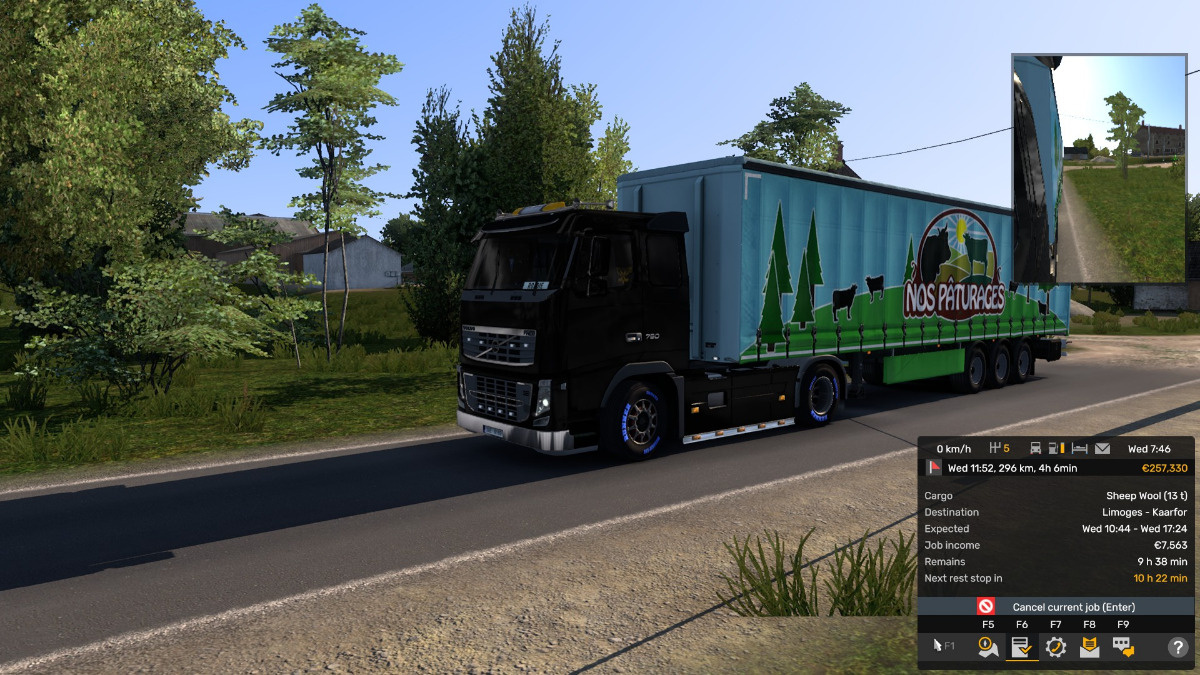Click the truck damage indicator icon
1200x675 pixels.
[1035, 449]
